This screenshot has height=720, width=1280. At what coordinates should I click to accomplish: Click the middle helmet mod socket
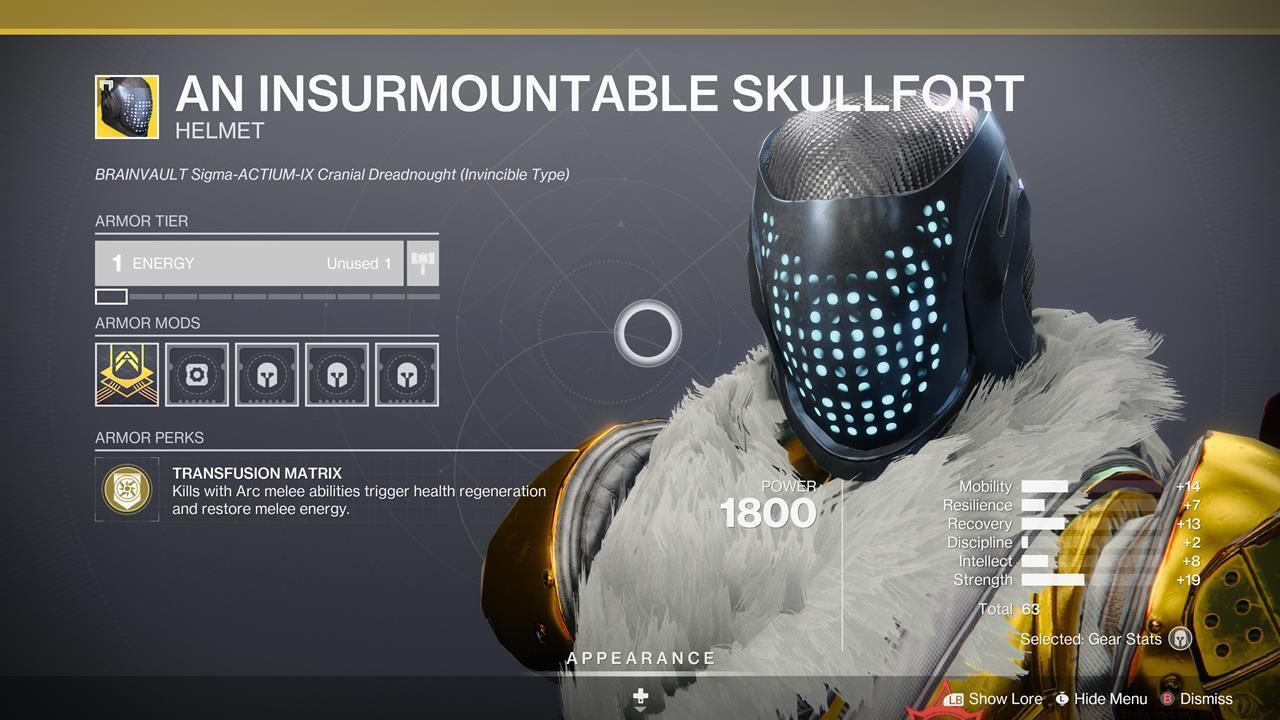coord(337,374)
